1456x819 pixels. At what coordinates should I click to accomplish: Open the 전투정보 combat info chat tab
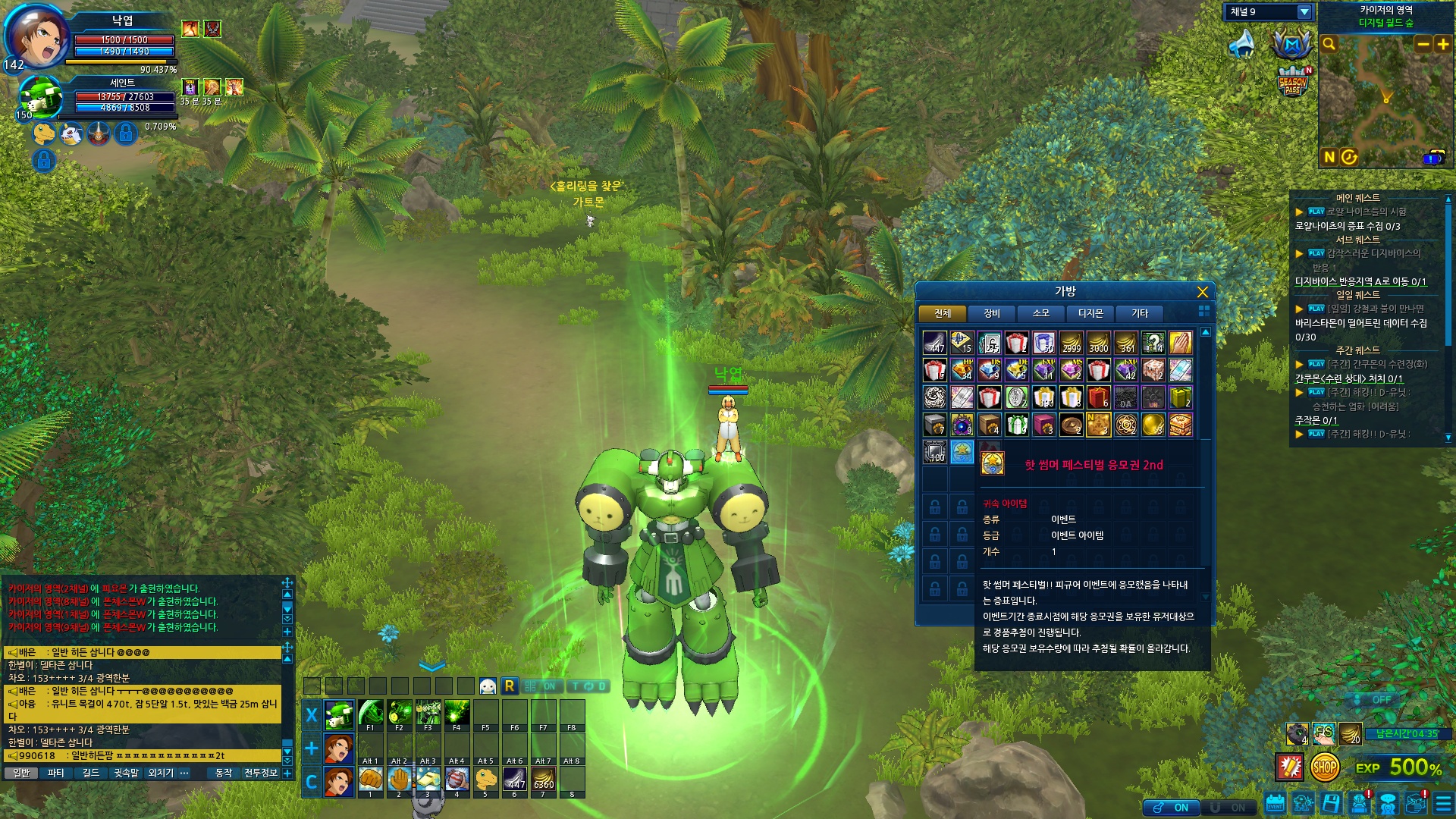[x=260, y=773]
